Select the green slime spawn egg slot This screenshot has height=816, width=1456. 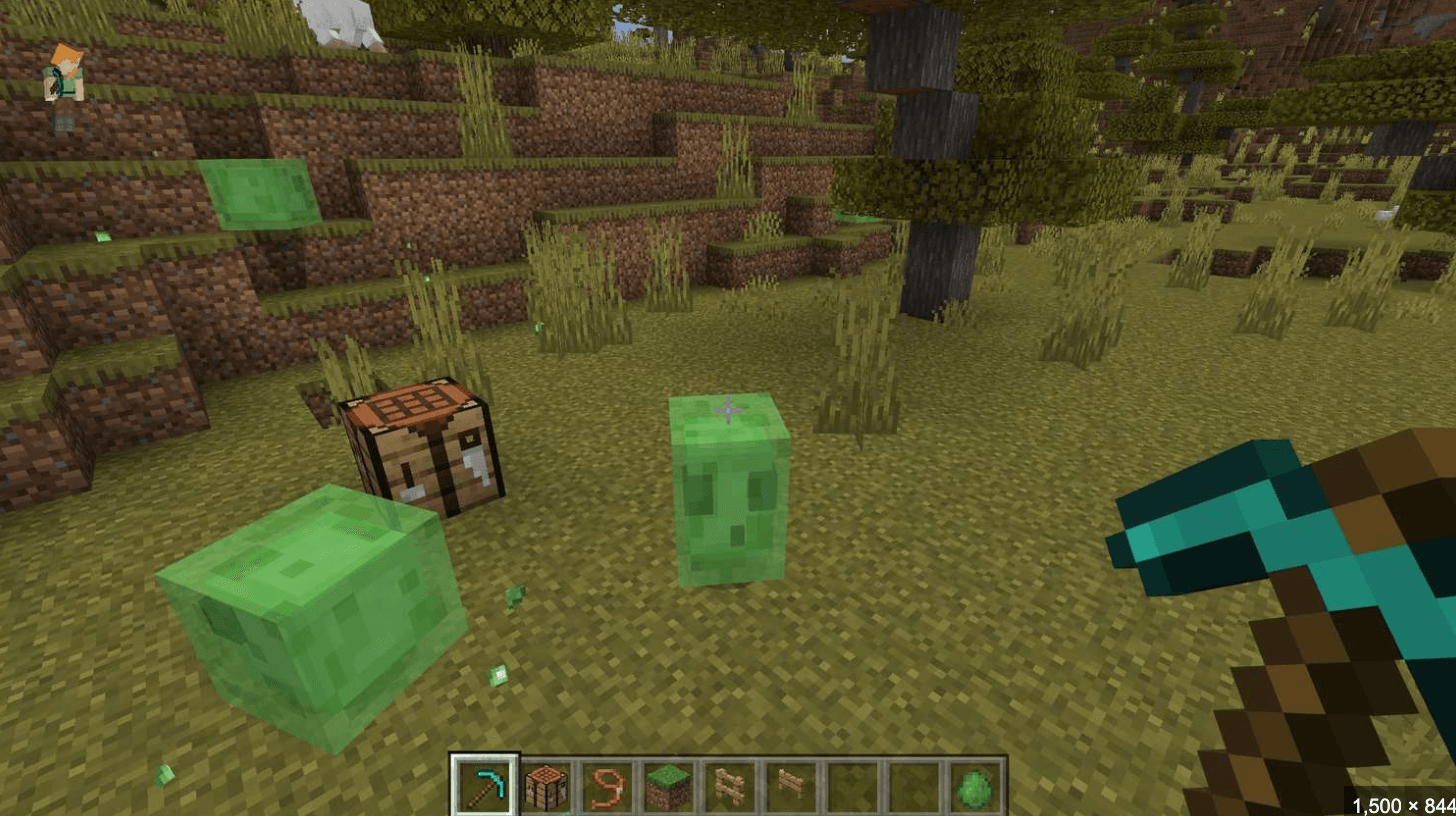click(974, 786)
